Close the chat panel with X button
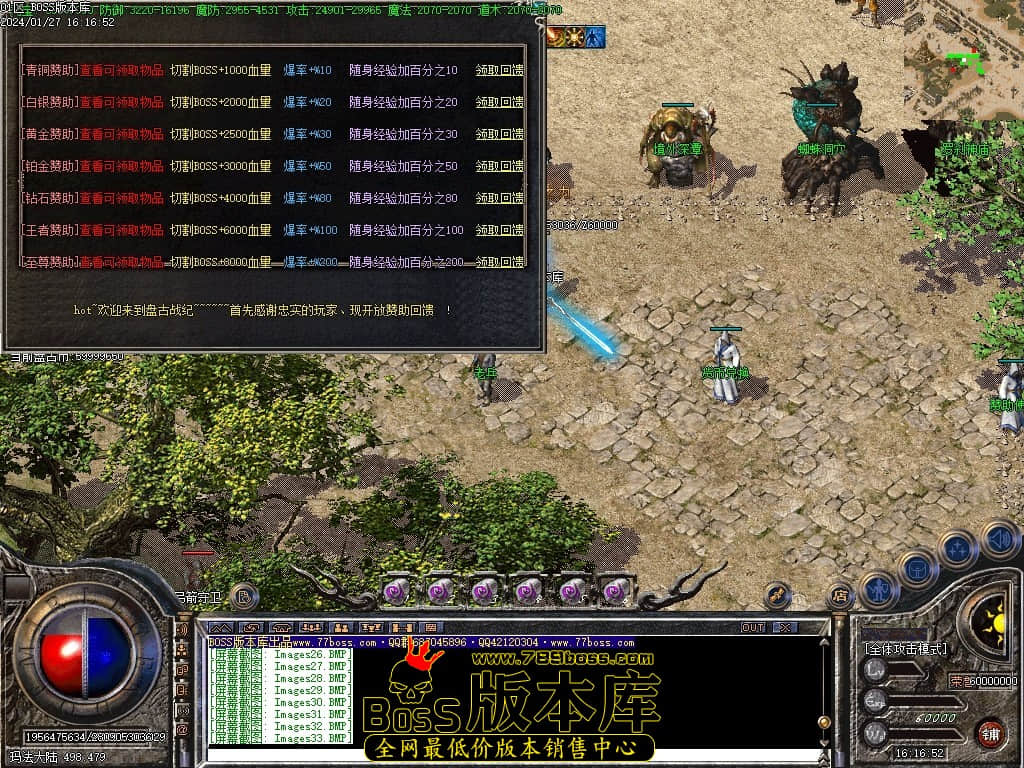This screenshot has height=768, width=1024. point(785,627)
